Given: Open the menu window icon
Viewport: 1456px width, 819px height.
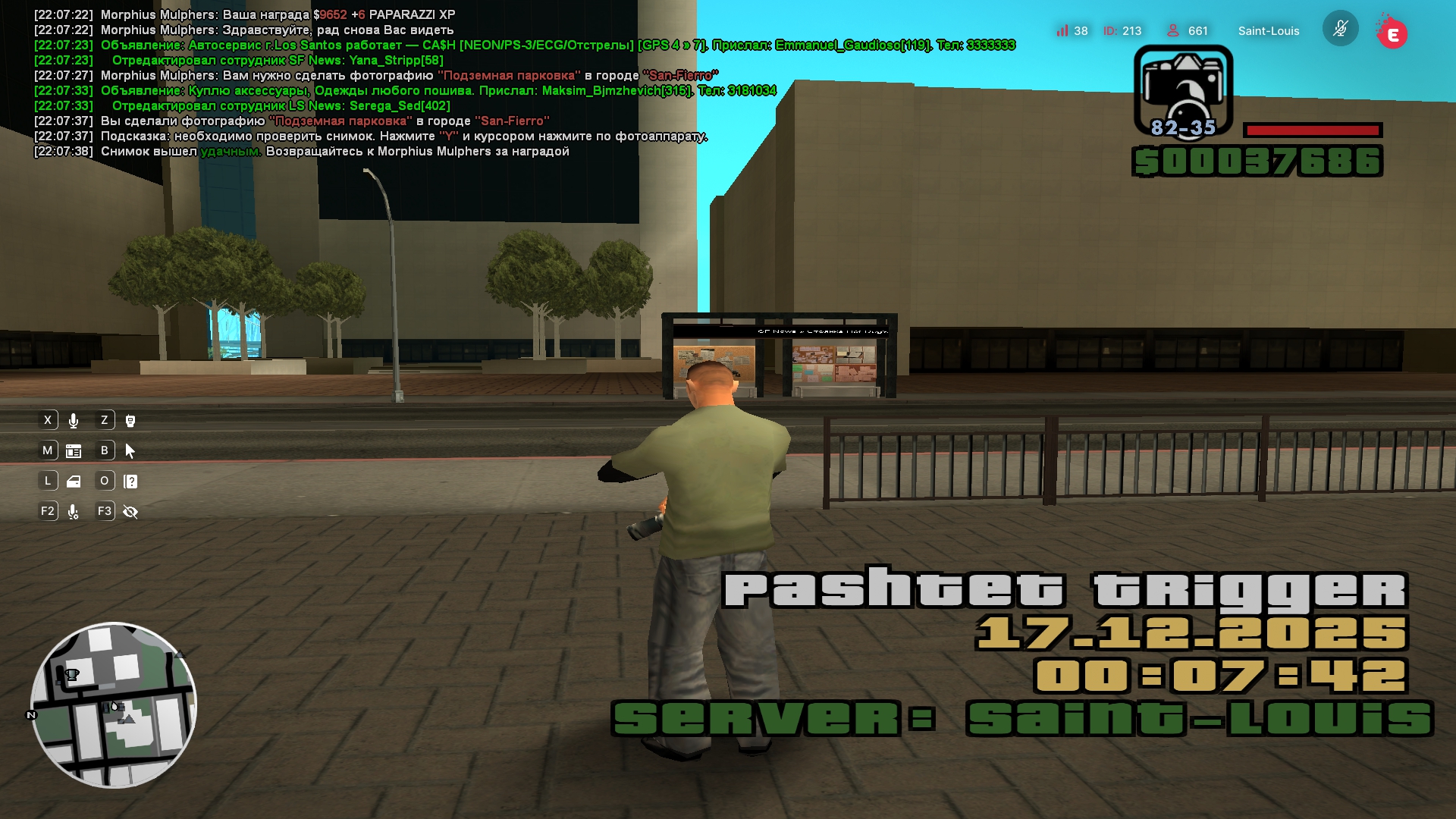Looking at the screenshot, I should coord(74,451).
